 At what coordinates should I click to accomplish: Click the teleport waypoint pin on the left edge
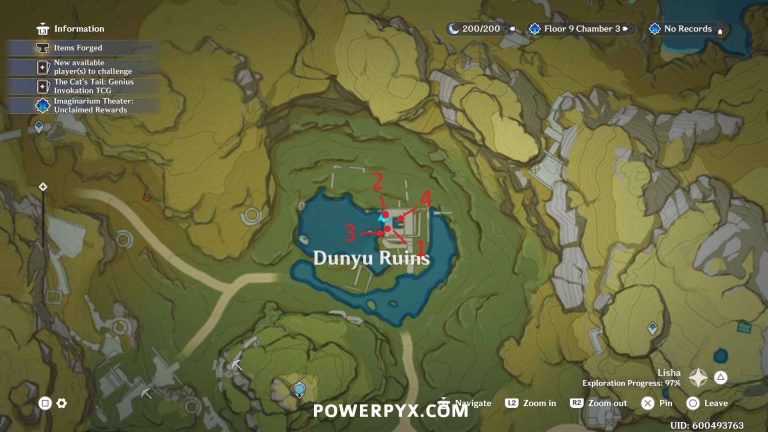pos(39,128)
